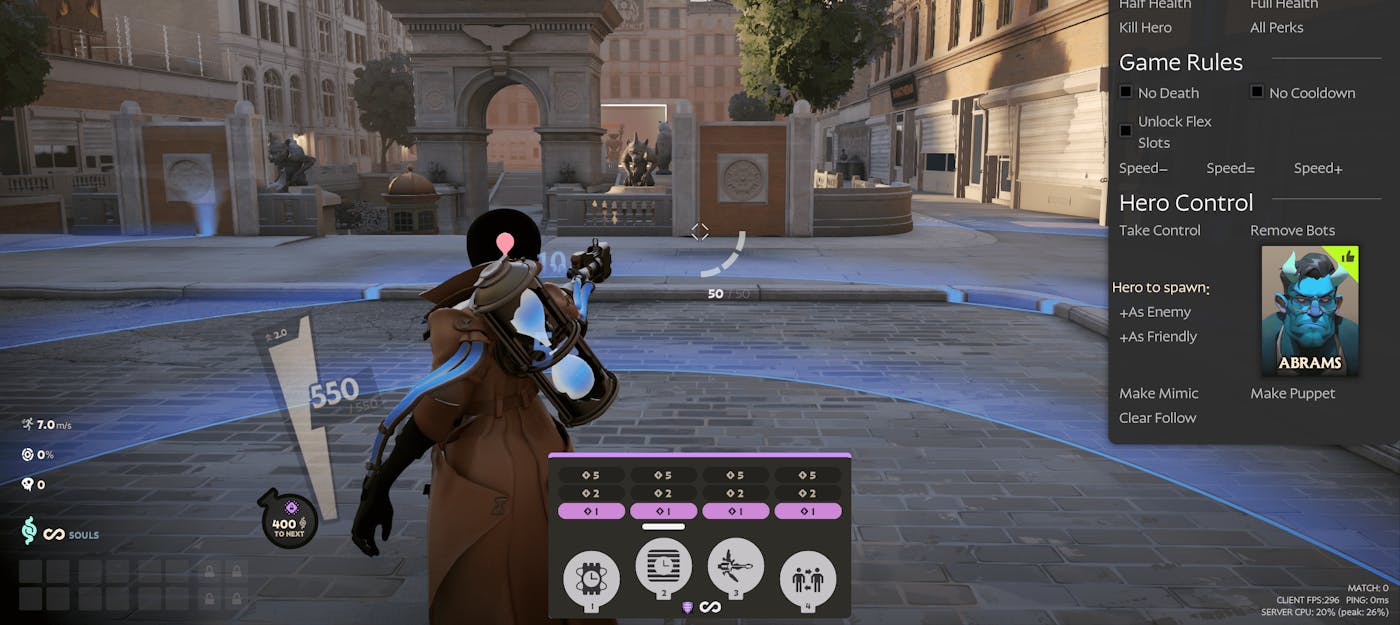Select Remove Bots
This screenshot has width=1400, height=625.
(1292, 231)
